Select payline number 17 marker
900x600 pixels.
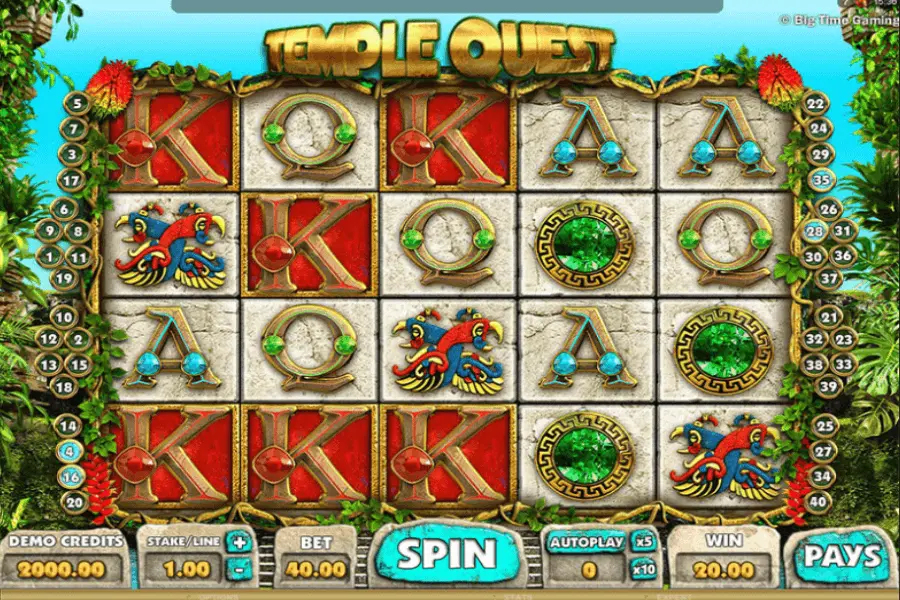point(69,180)
